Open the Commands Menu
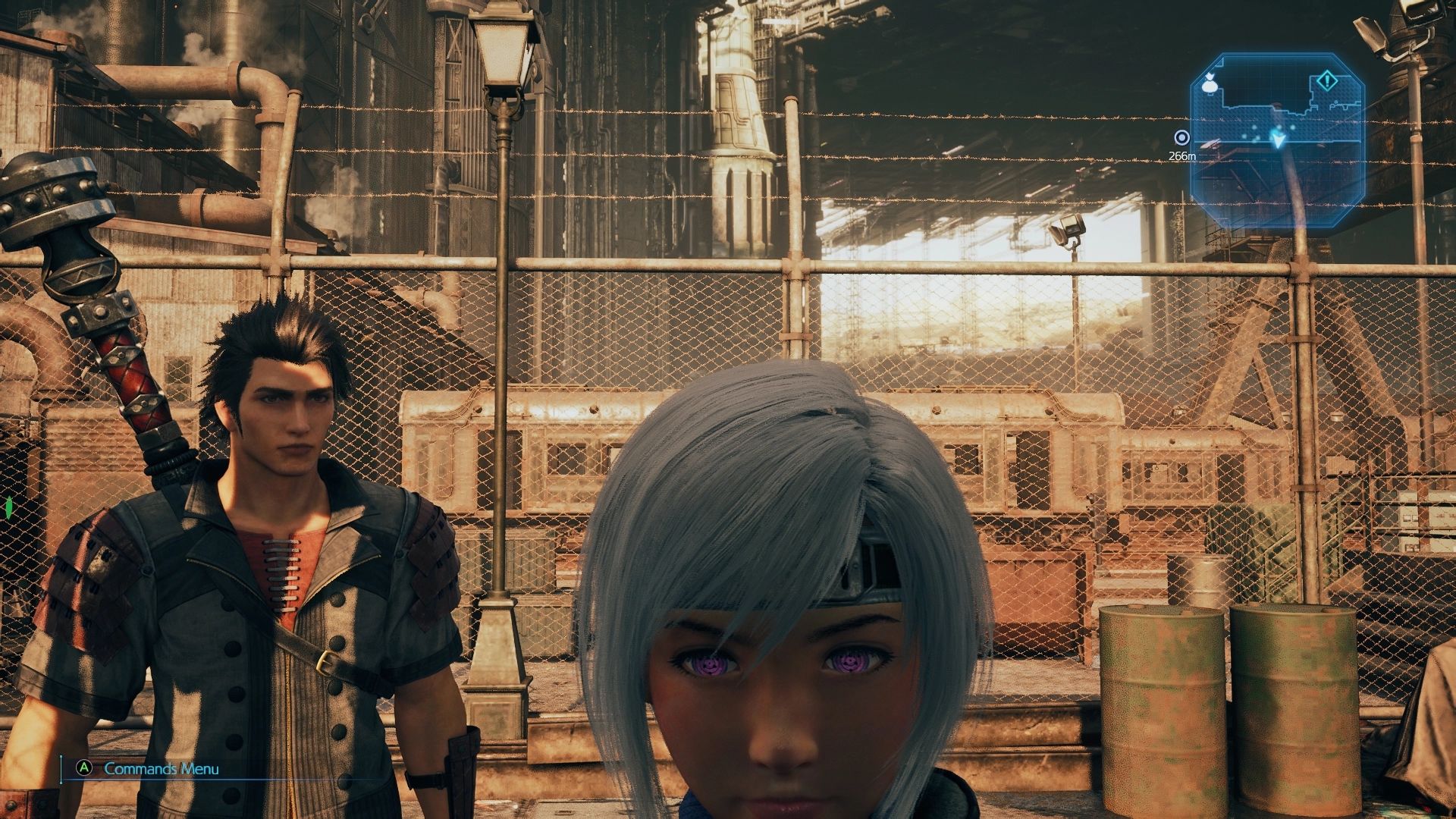The width and height of the screenshot is (1456, 819). (161, 768)
